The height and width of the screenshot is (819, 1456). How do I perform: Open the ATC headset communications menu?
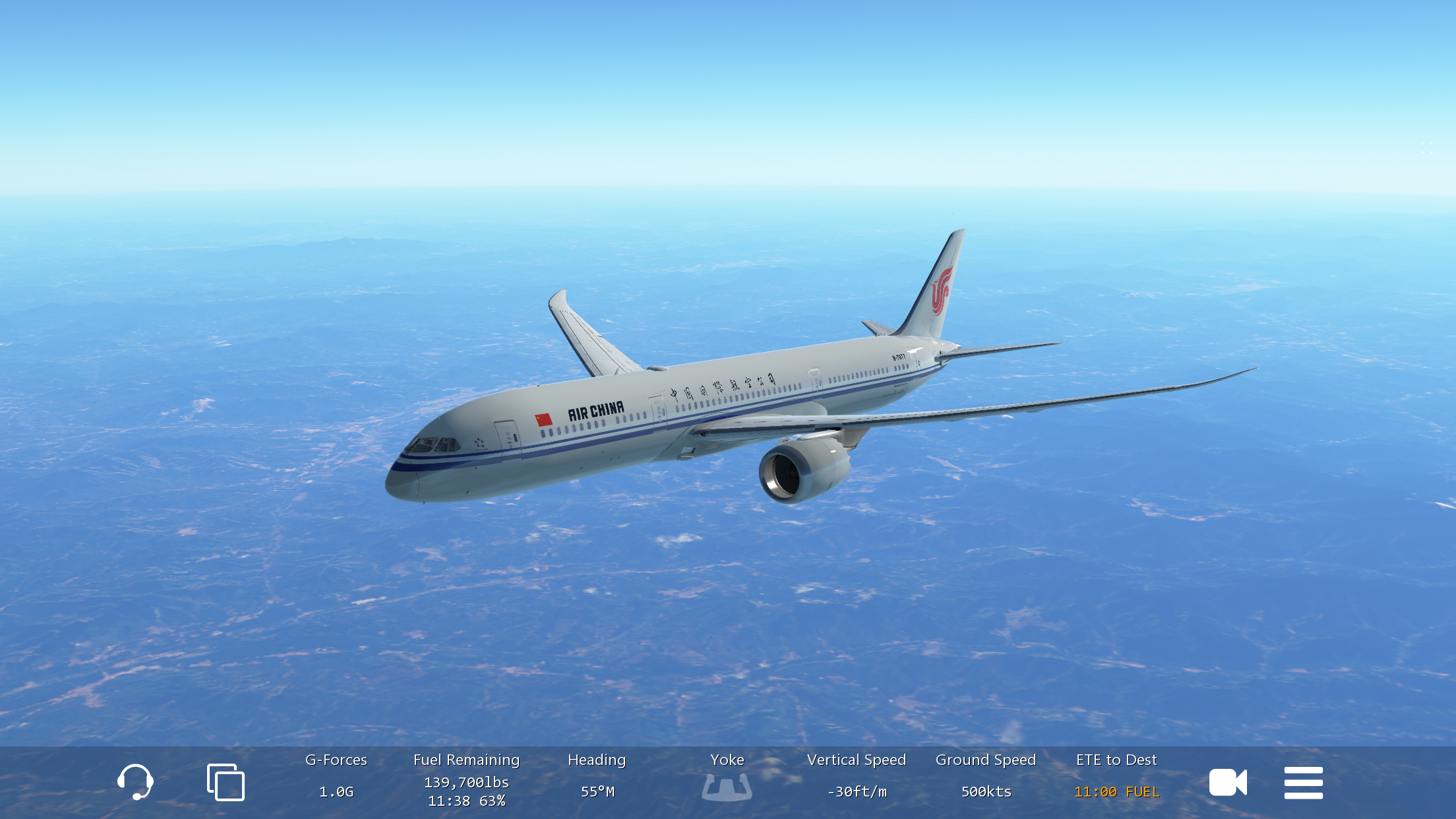tap(135, 782)
